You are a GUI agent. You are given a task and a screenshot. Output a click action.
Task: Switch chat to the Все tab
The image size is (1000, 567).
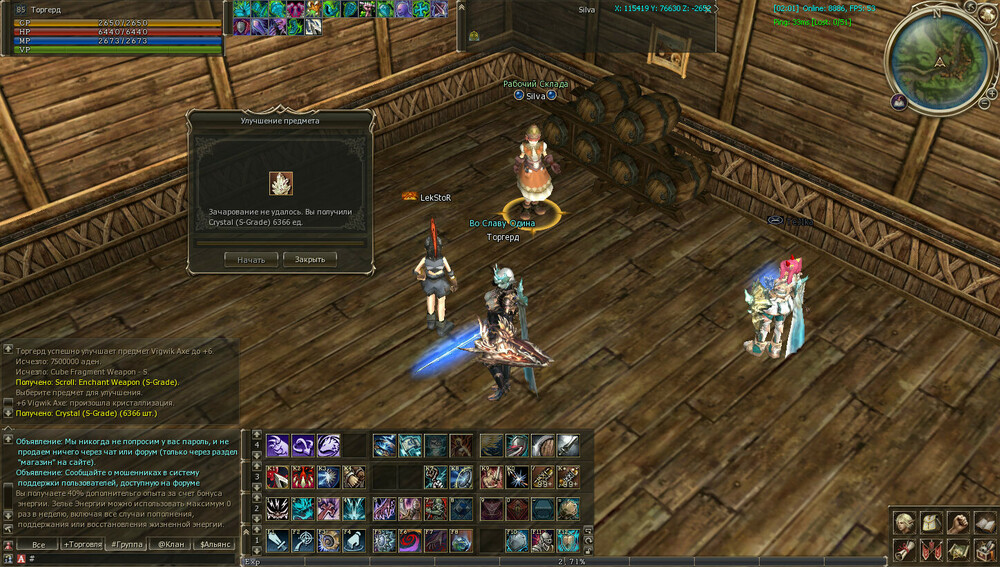pos(38,544)
